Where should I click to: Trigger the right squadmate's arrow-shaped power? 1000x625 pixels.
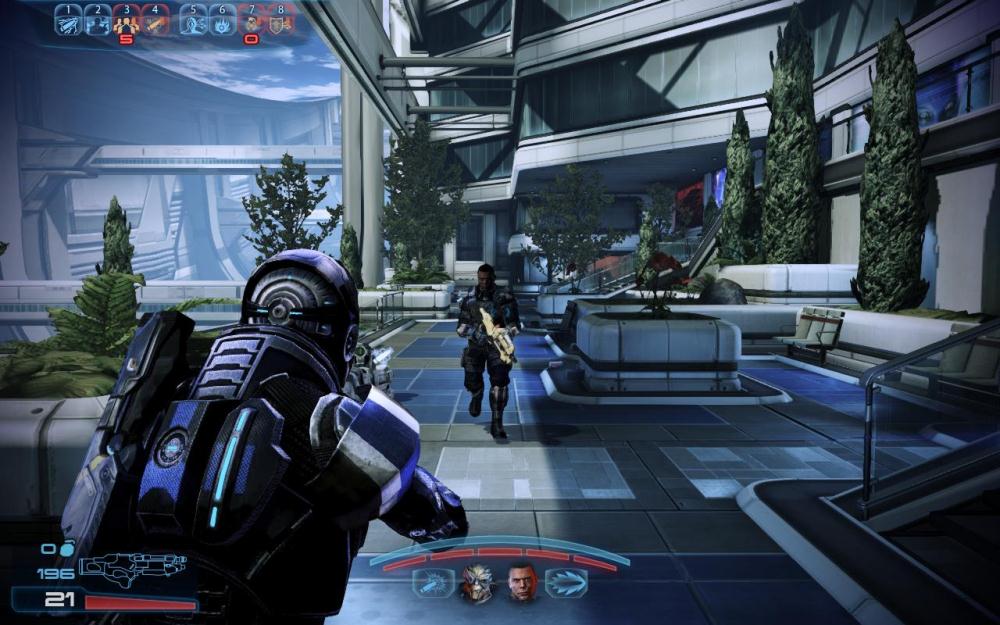[x=566, y=583]
